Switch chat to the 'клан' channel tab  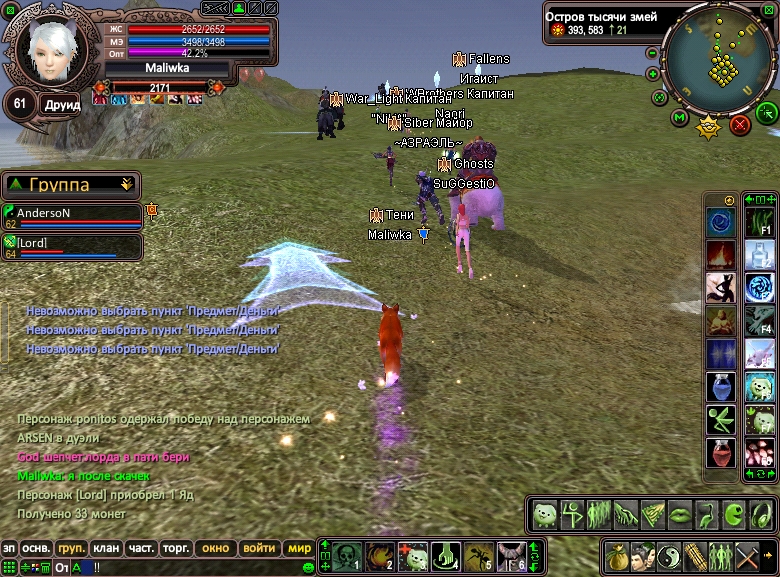coord(105,548)
